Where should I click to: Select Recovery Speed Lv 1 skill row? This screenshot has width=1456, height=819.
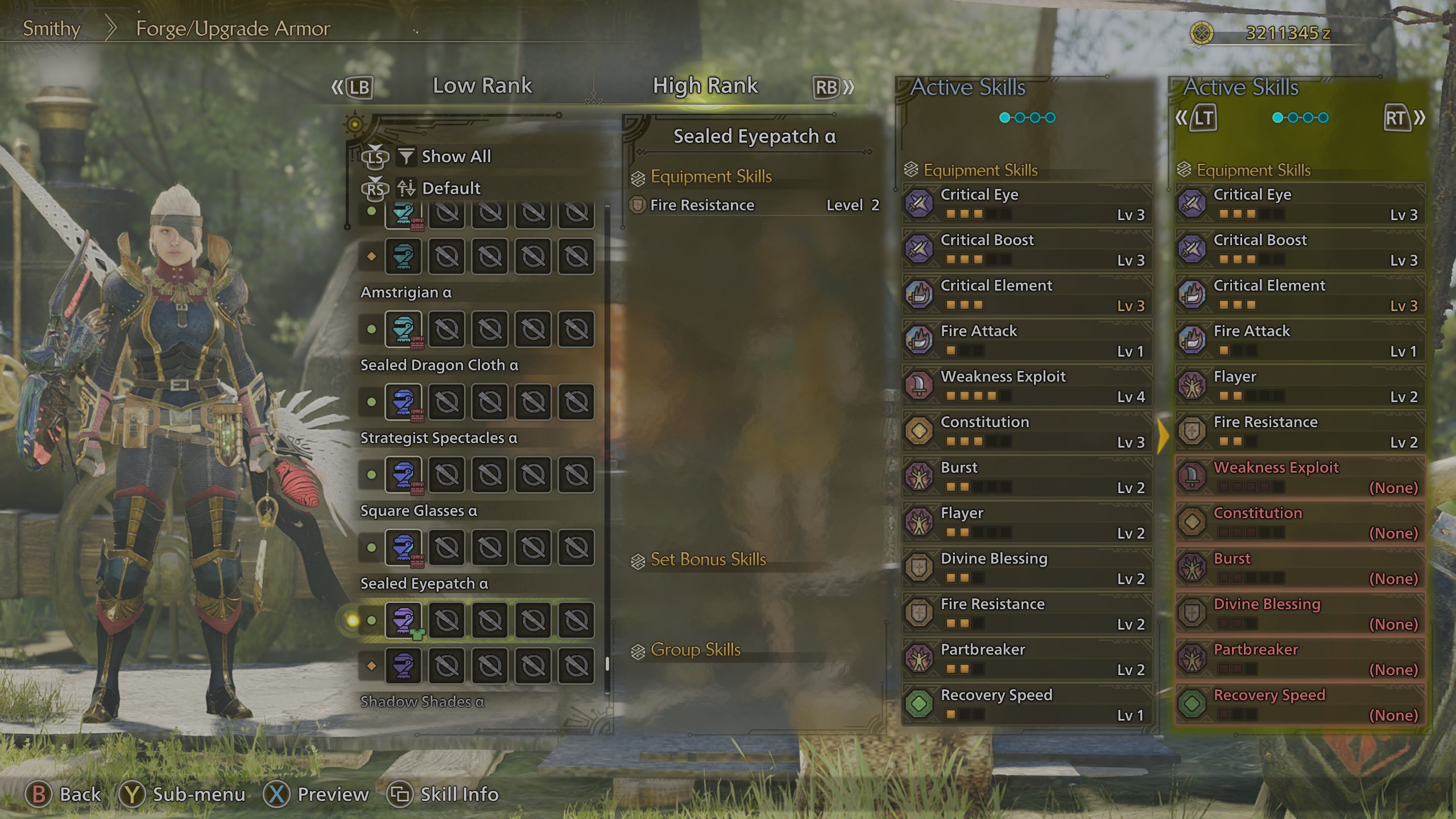[1027, 704]
